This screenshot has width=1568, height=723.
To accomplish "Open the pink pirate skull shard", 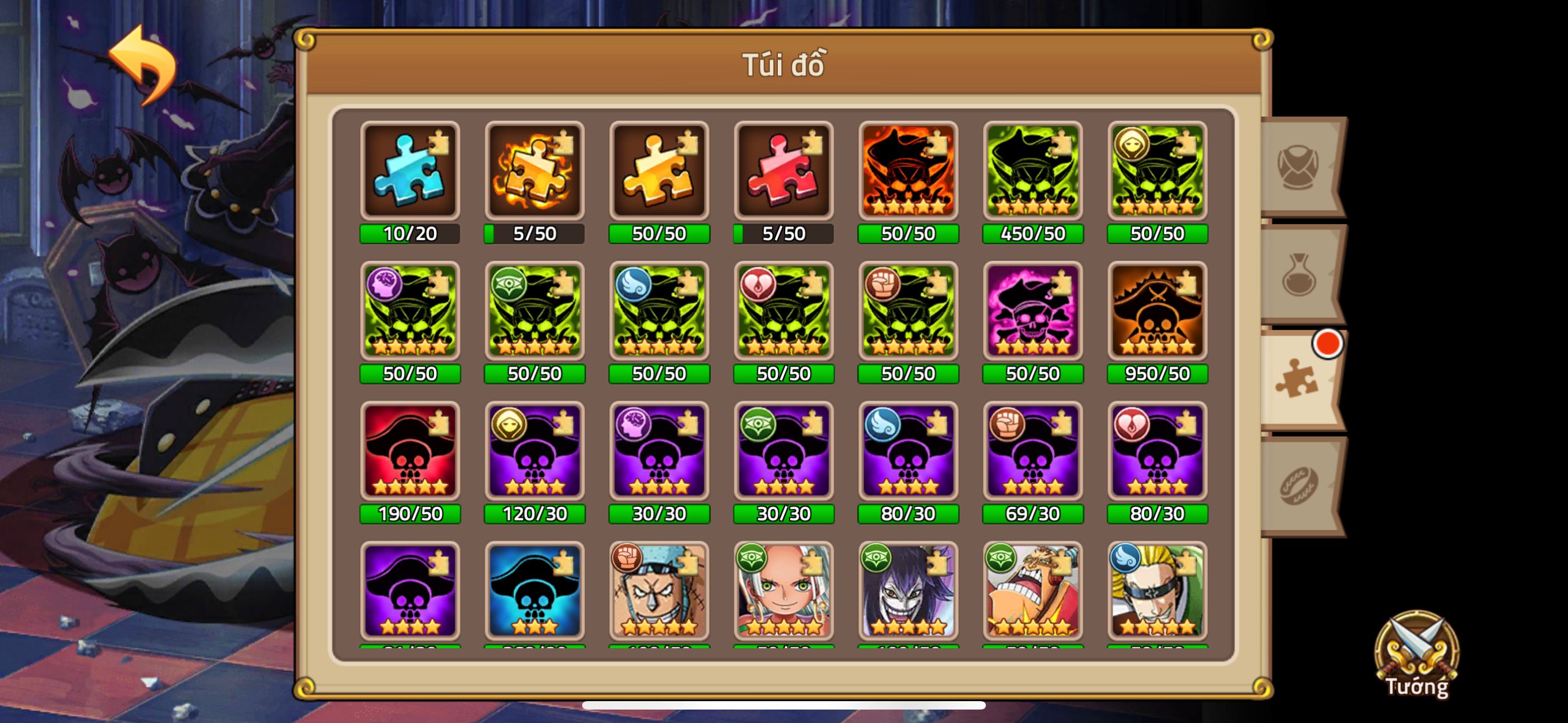I will (x=1033, y=312).
